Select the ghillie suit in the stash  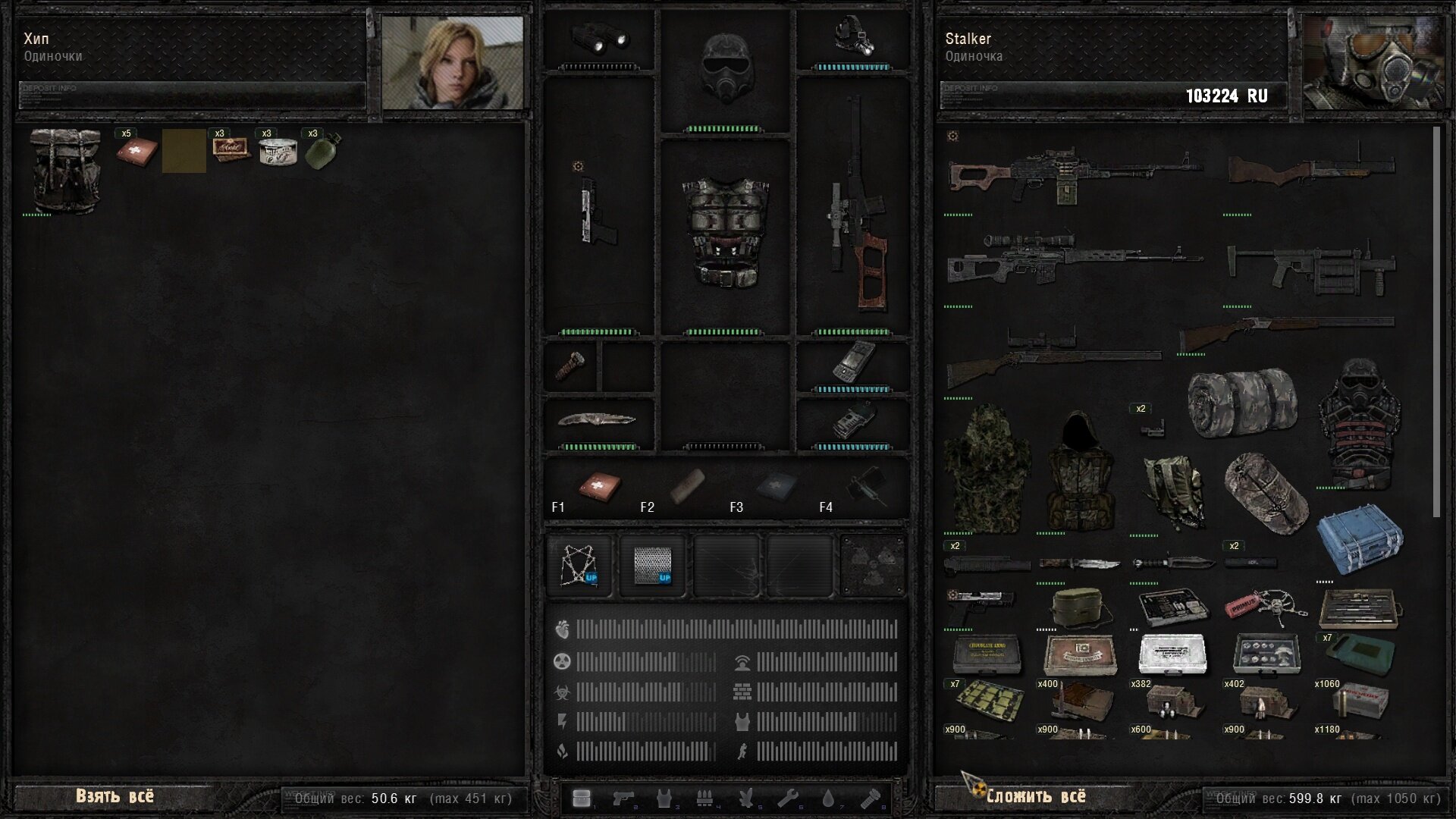(986, 469)
